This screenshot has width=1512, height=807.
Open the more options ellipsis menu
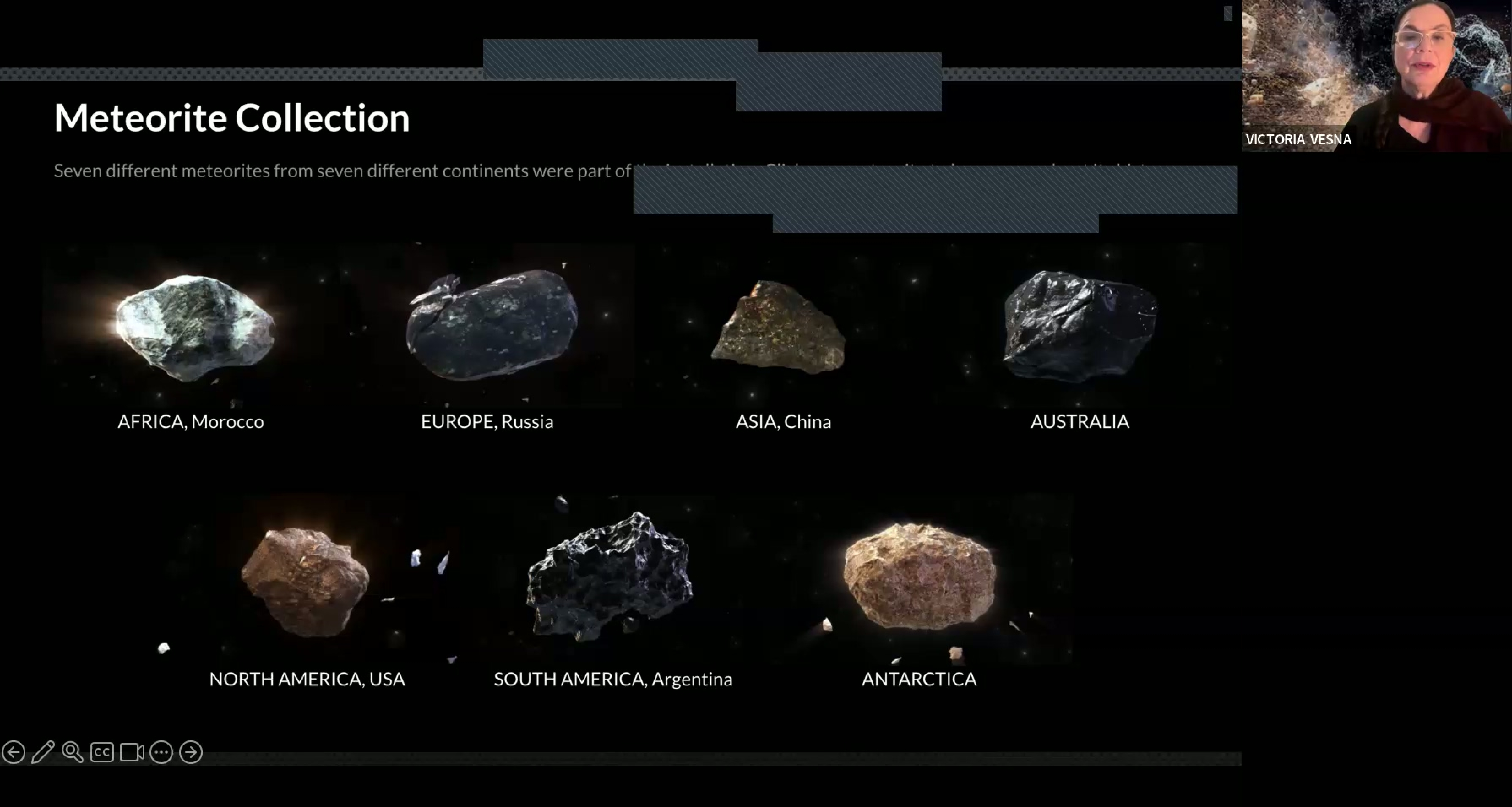(161, 752)
